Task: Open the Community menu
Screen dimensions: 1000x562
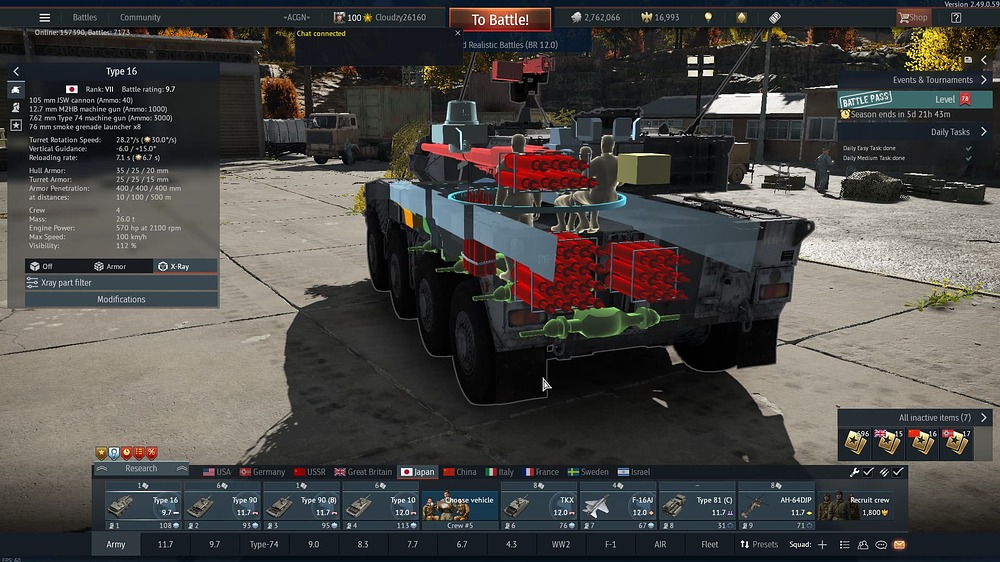Action: pyautogui.click(x=140, y=17)
